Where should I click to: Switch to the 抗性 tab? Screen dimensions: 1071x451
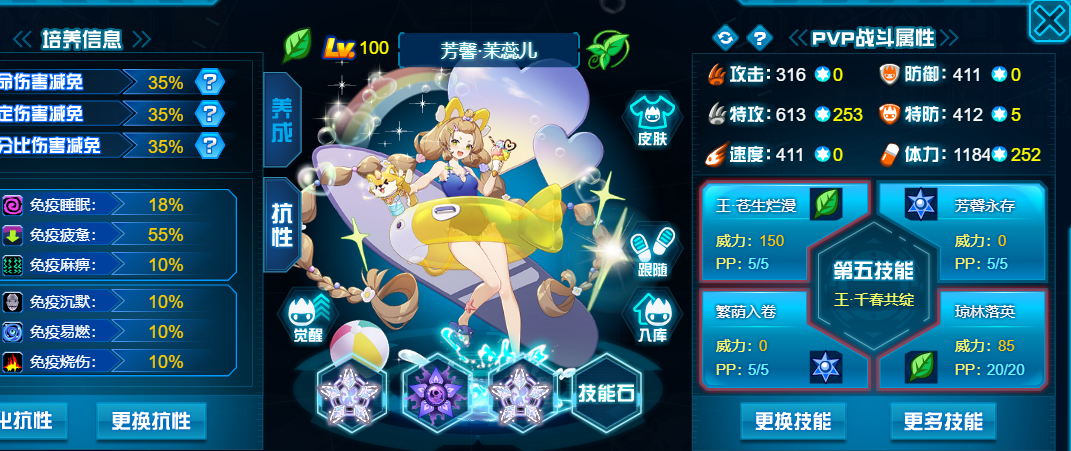pyautogui.click(x=282, y=224)
